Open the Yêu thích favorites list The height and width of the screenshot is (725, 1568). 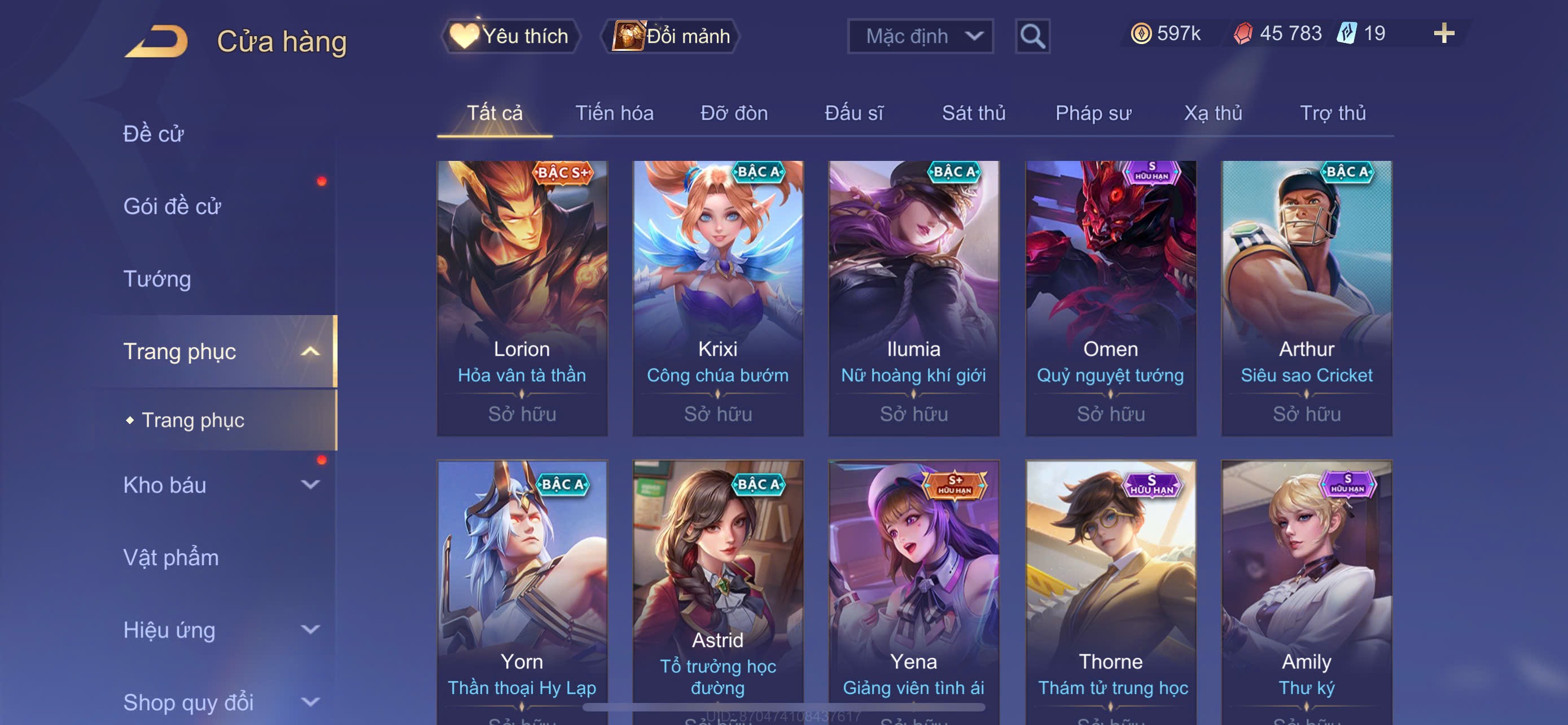511,36
